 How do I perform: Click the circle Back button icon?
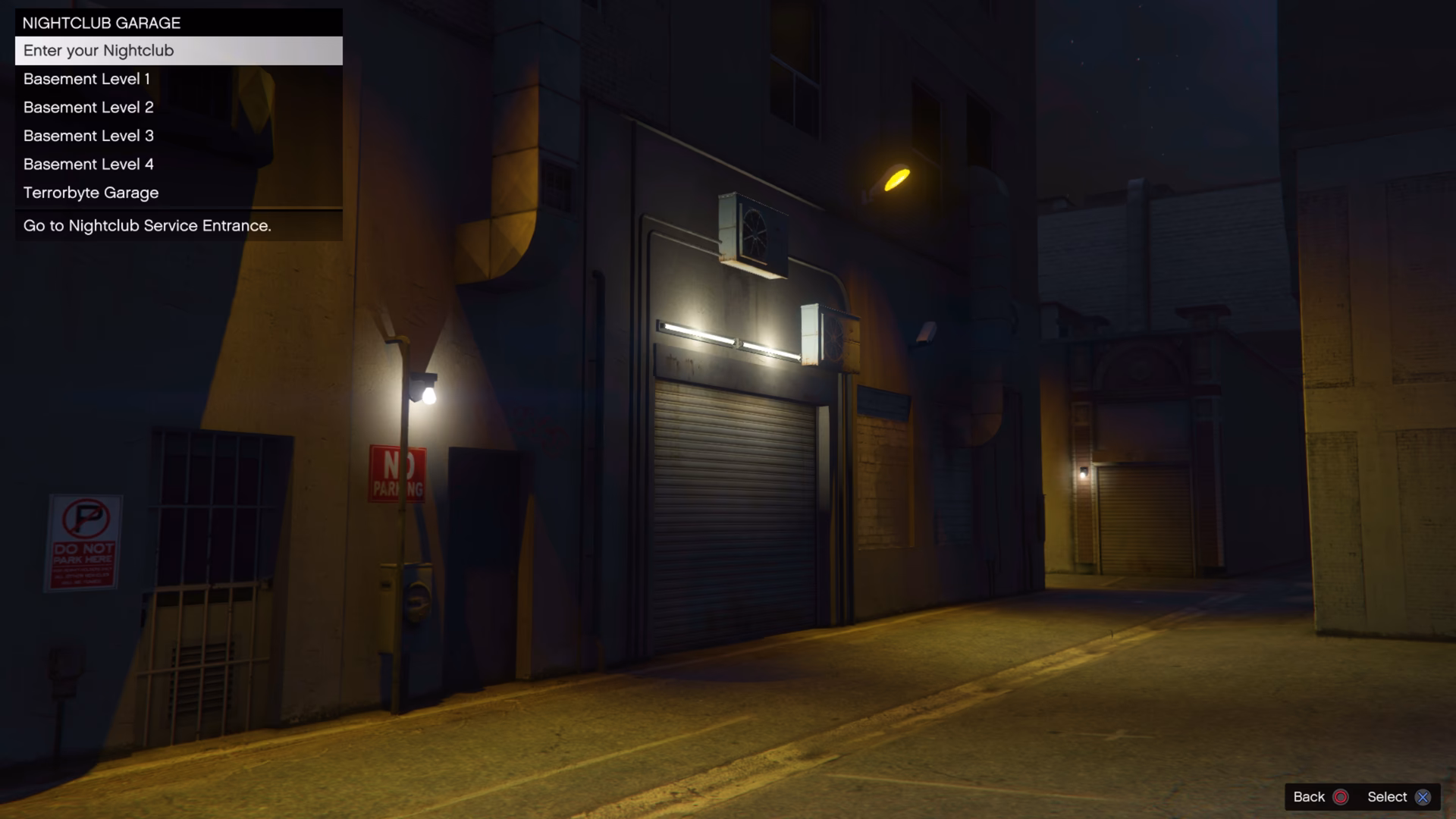(x=1341, y=796)
